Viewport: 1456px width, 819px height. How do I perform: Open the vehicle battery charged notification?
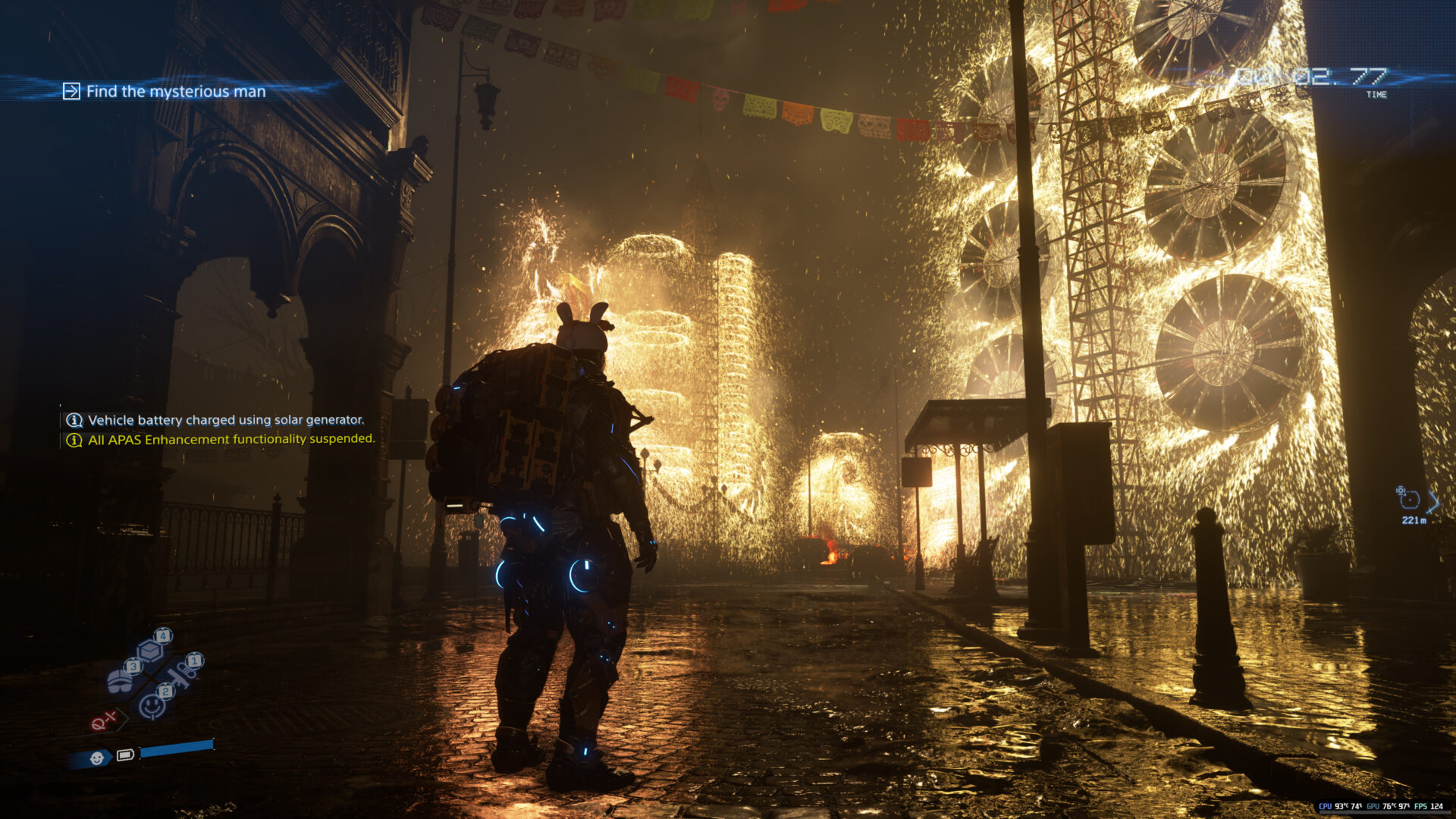pyautogui.click(x=225, y=420)
